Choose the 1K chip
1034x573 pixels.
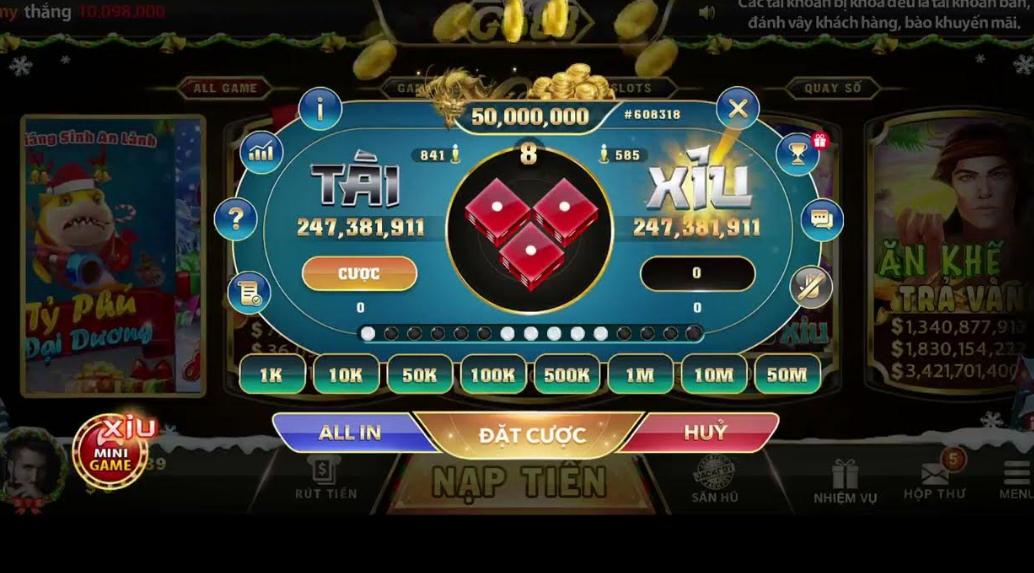point(272,375)
